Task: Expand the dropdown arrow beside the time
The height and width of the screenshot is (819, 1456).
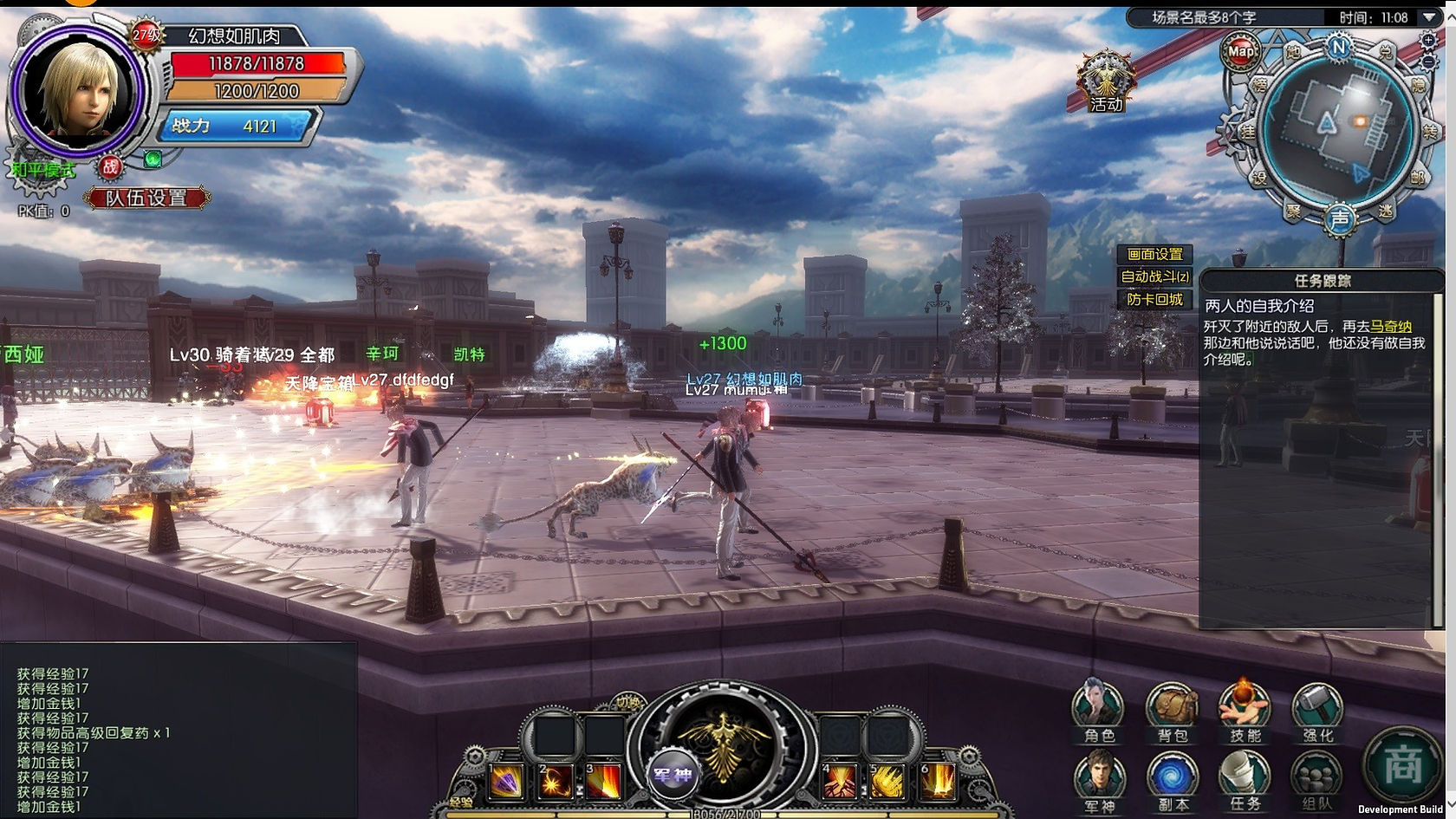Action: point(1429,17)
